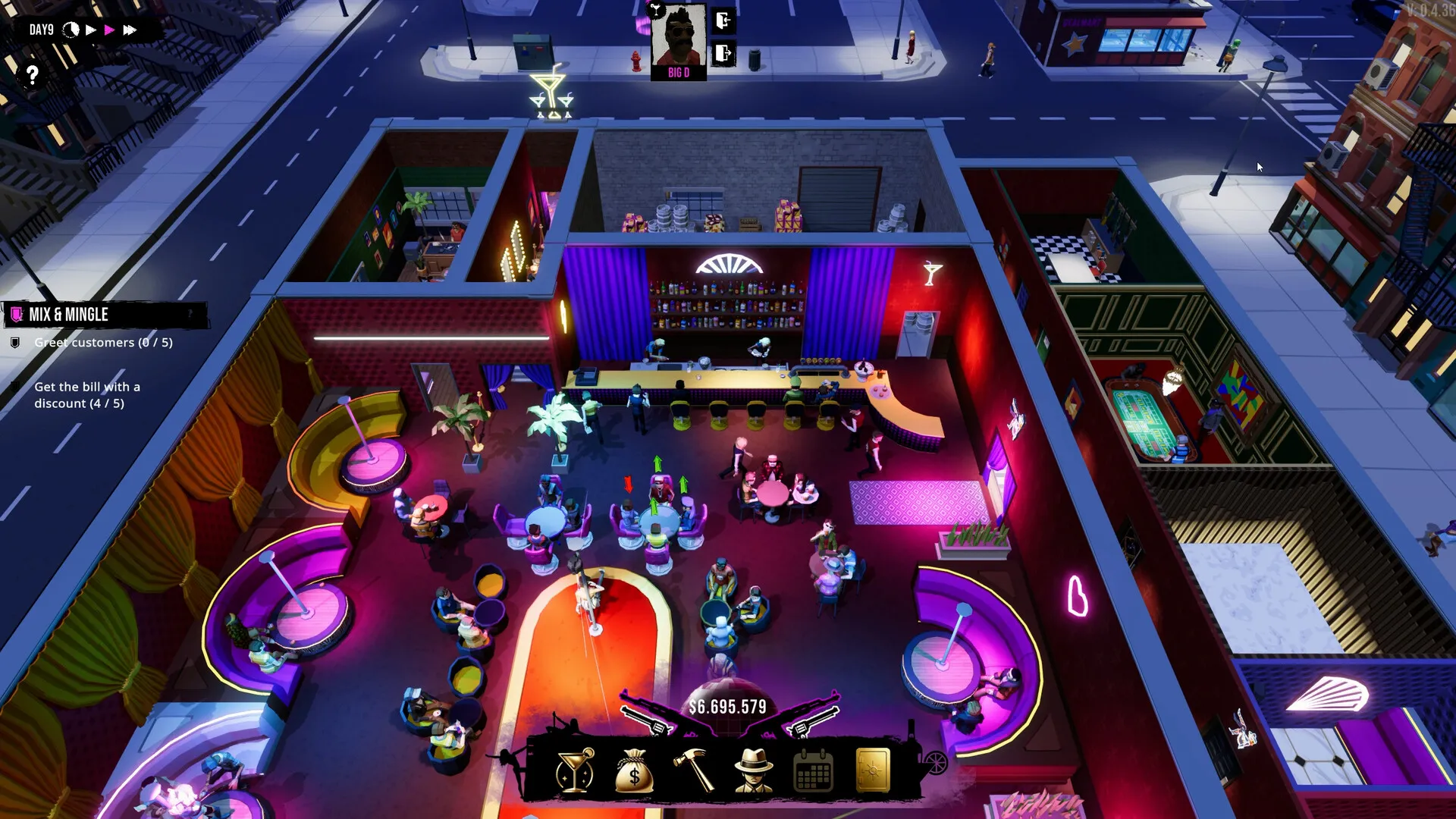Pause time with the clock icon
The width and height of the screenshot is (1456, 819).
click(71, 30)
